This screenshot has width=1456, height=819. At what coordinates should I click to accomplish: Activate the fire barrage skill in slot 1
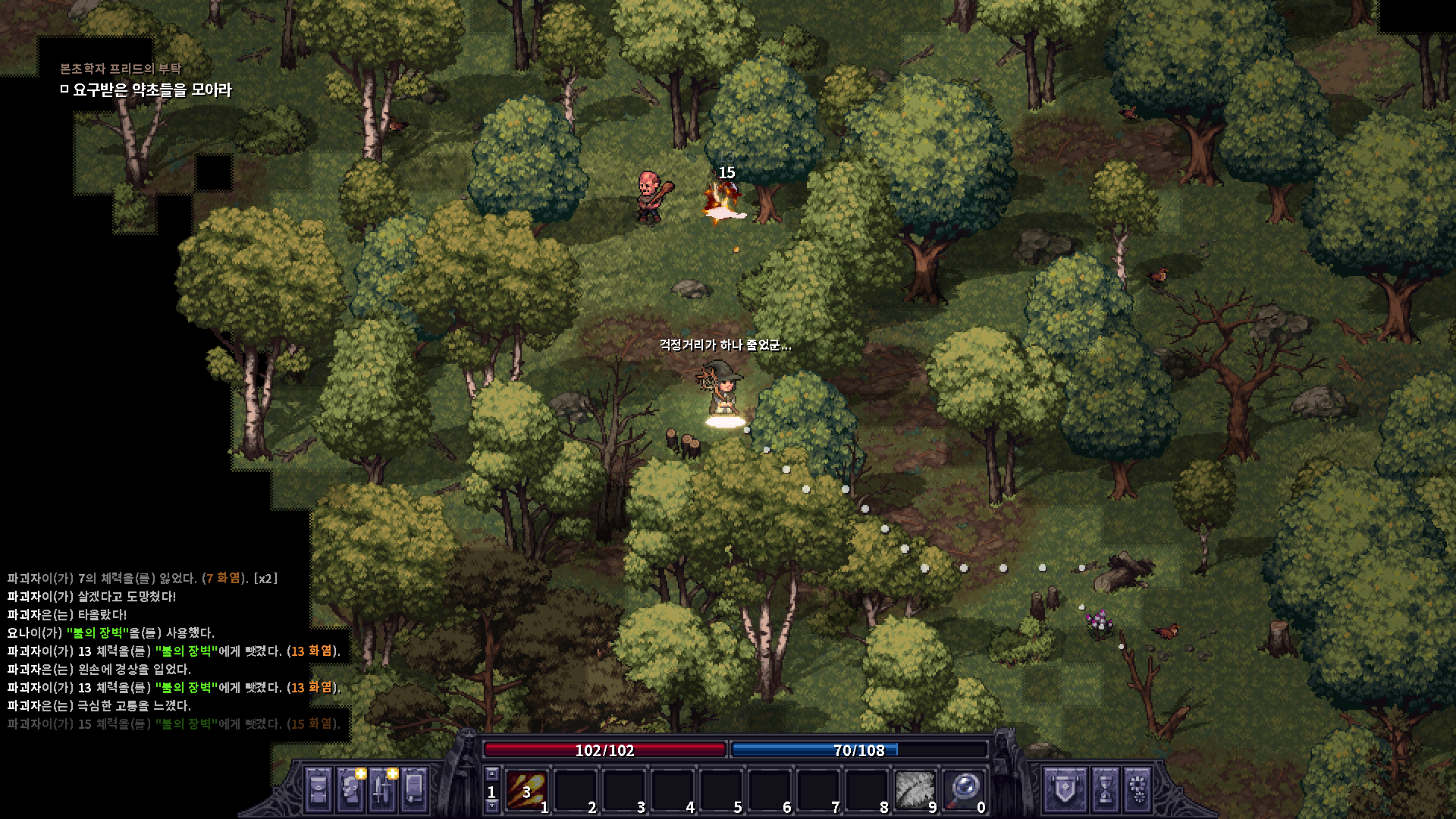[526, 791]
